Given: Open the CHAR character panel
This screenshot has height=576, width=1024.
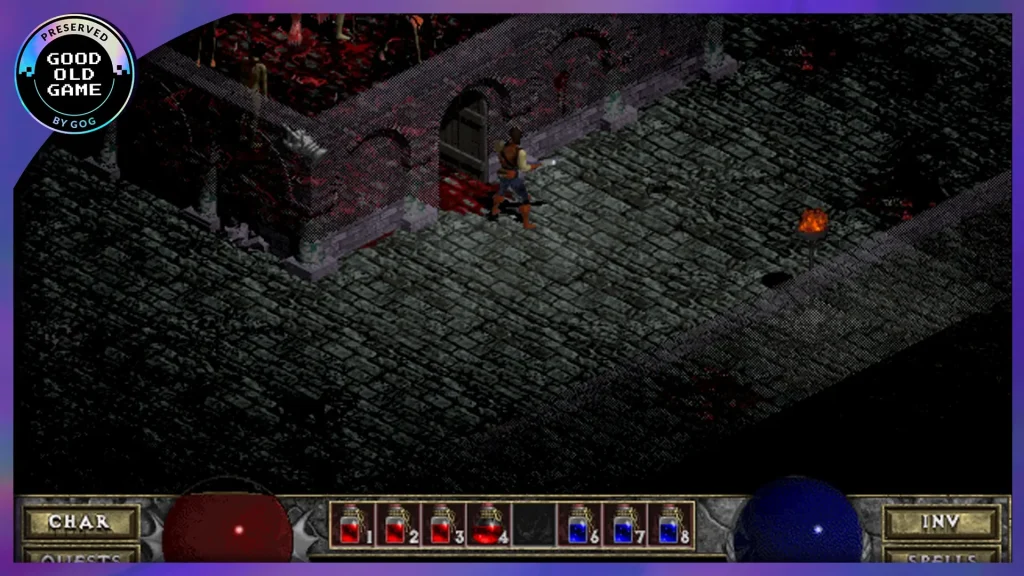Looking at the screenshot, I should 79,522.
